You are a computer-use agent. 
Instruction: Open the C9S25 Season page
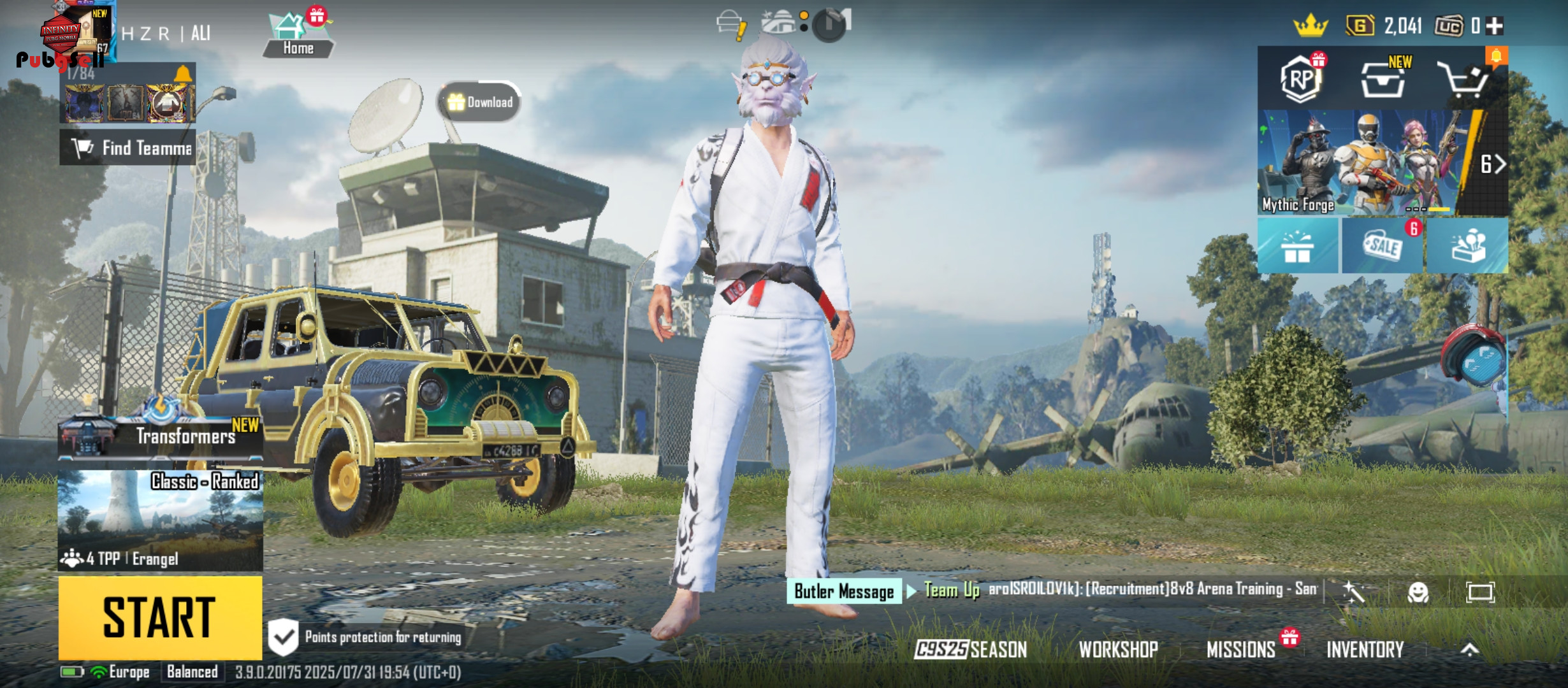point(971,649)
